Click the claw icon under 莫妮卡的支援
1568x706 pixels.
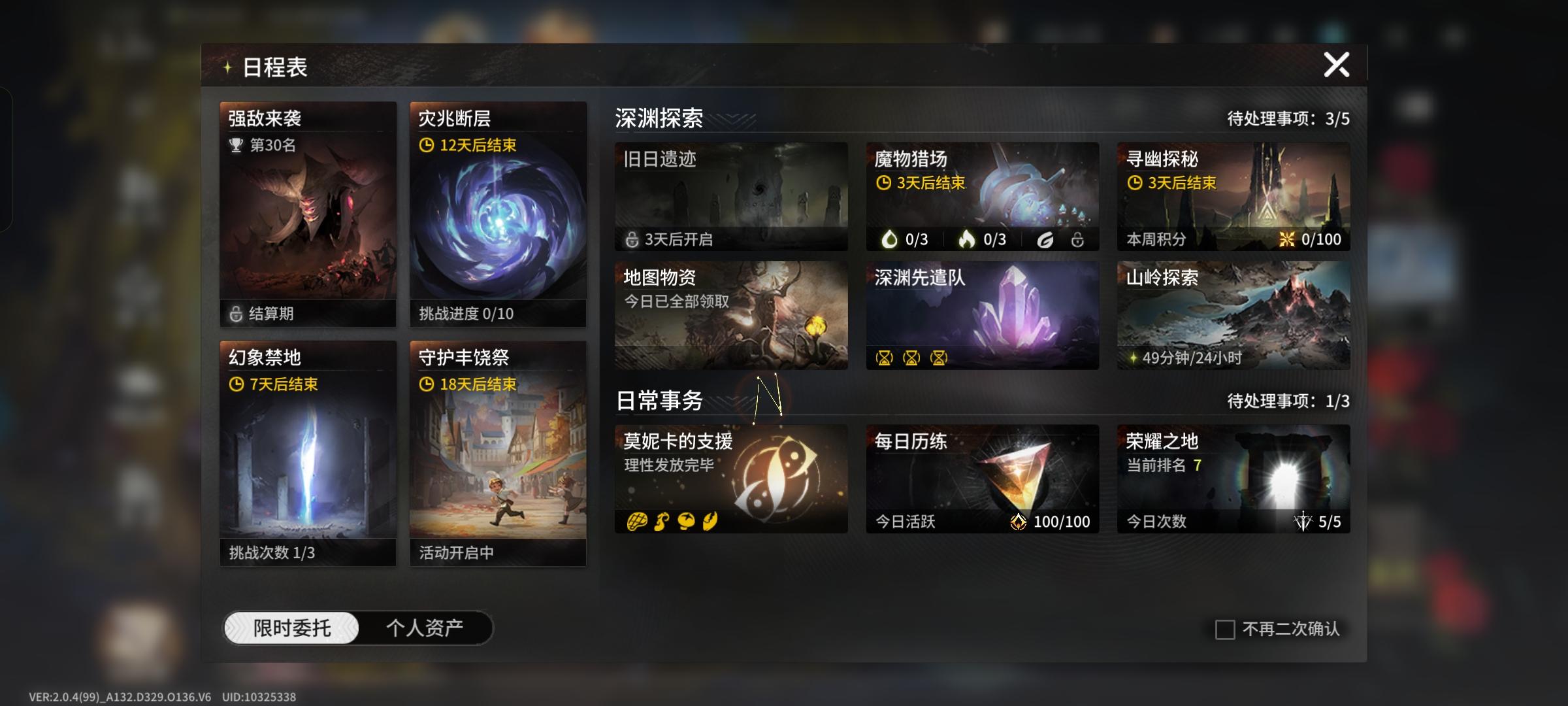[710, 522]
